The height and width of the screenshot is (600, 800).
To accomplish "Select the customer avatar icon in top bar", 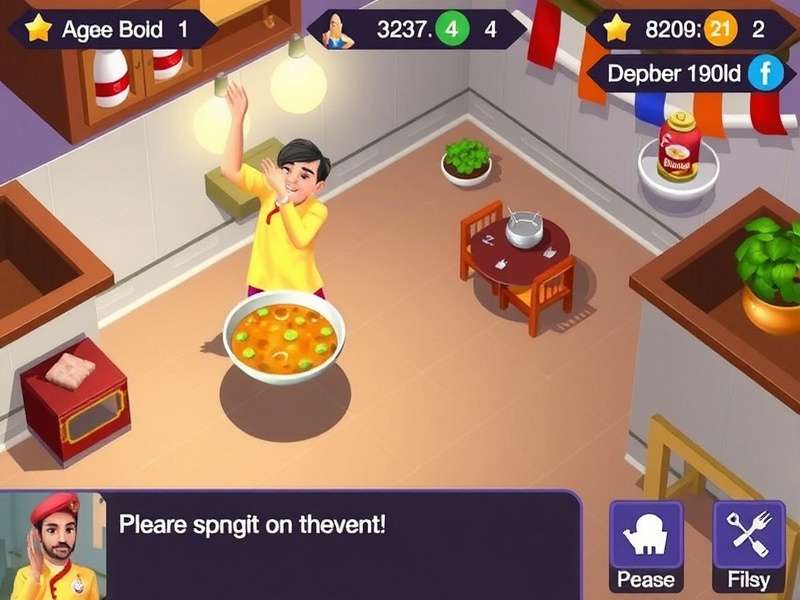I will pyautogui.click(x=338, y=30).
